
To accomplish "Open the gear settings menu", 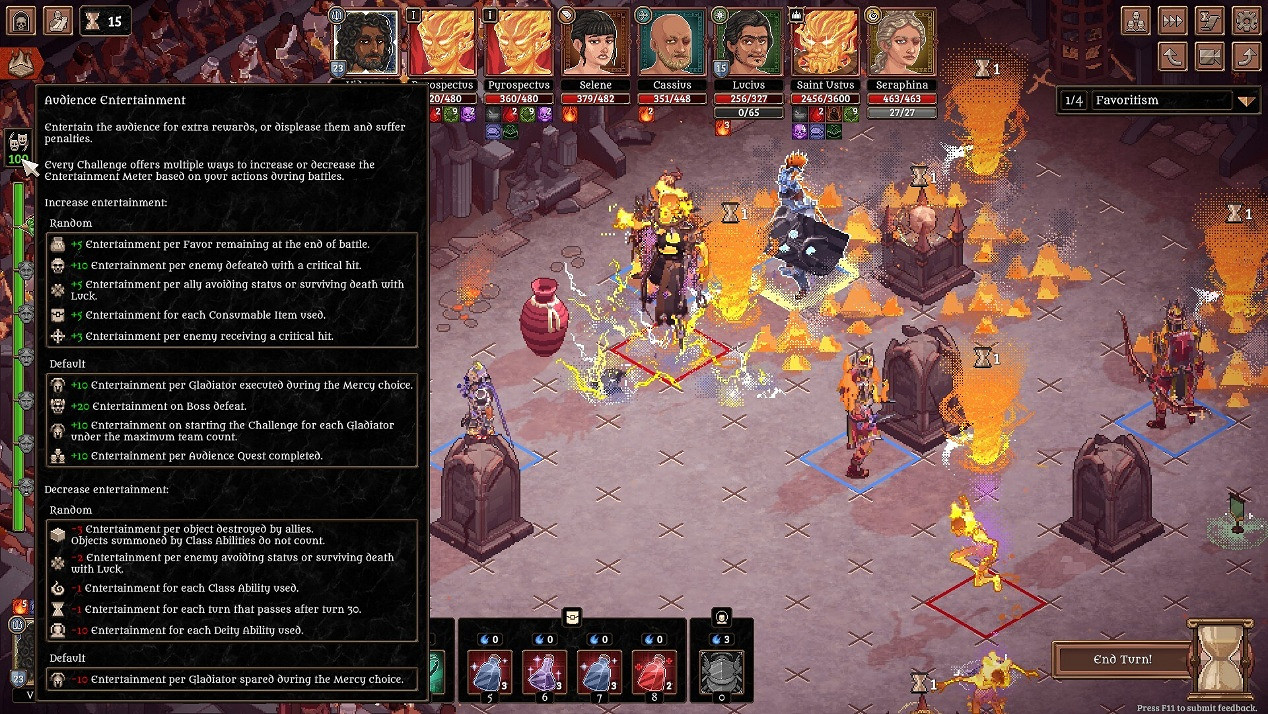I will (x=1246, y=20).
